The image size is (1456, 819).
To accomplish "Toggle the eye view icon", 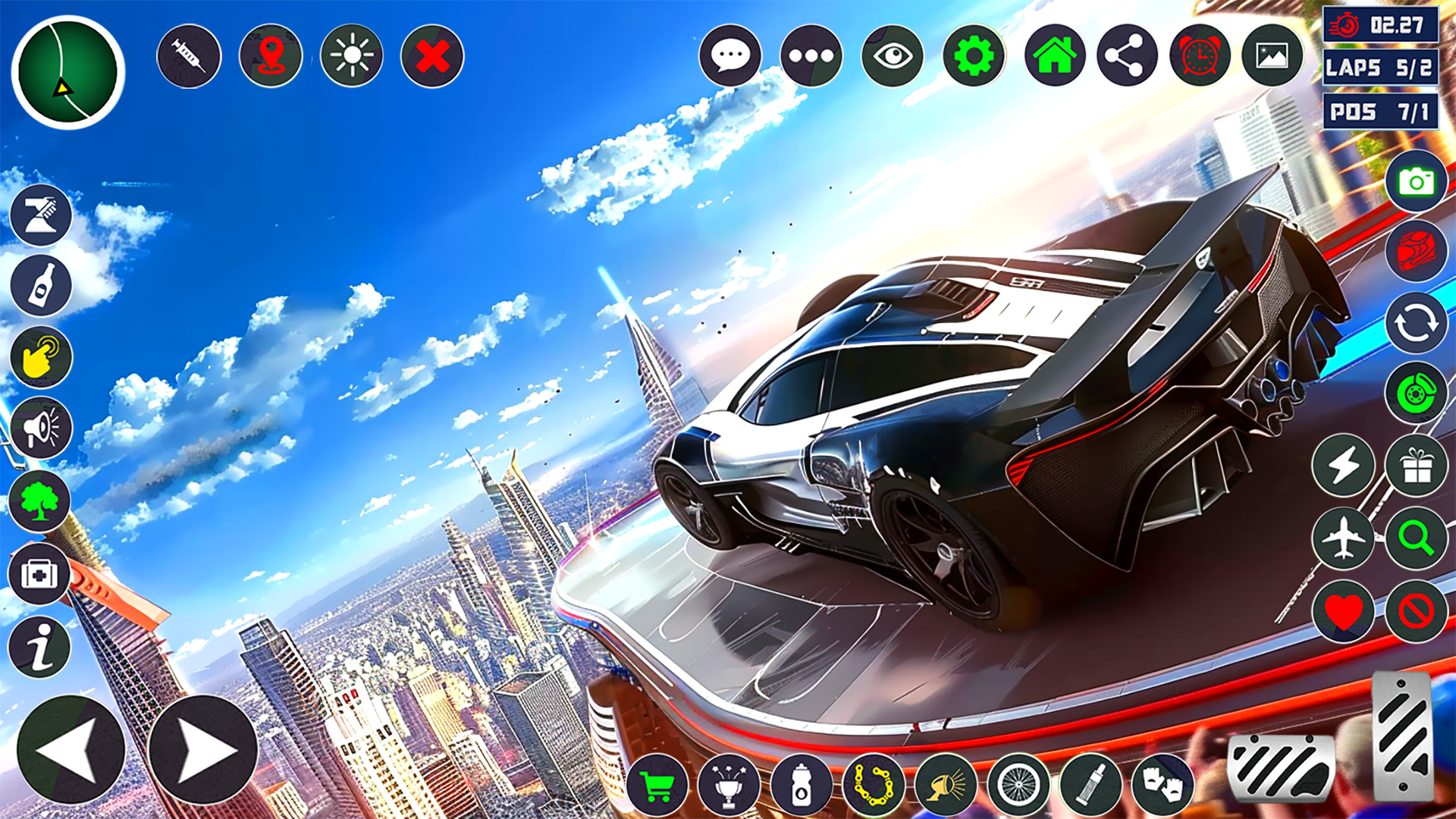I will coord(893,56).
